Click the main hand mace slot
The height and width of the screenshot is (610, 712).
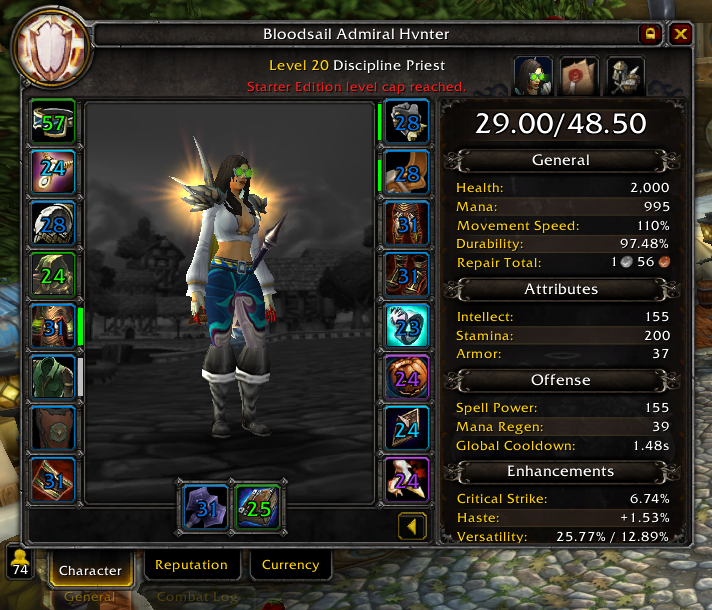tap(205, 507)
